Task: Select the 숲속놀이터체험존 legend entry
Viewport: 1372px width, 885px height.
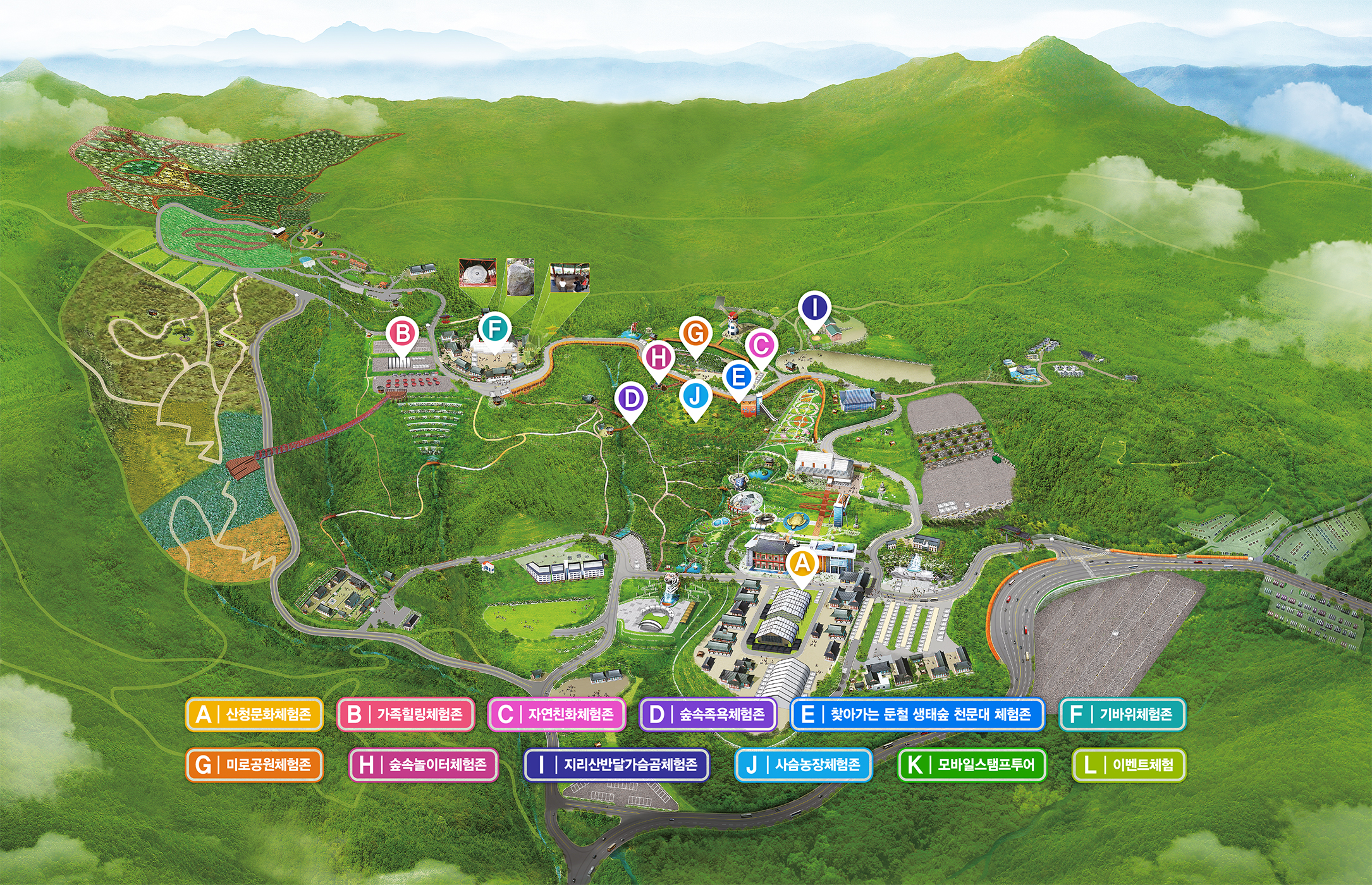Action: (423, 765)
